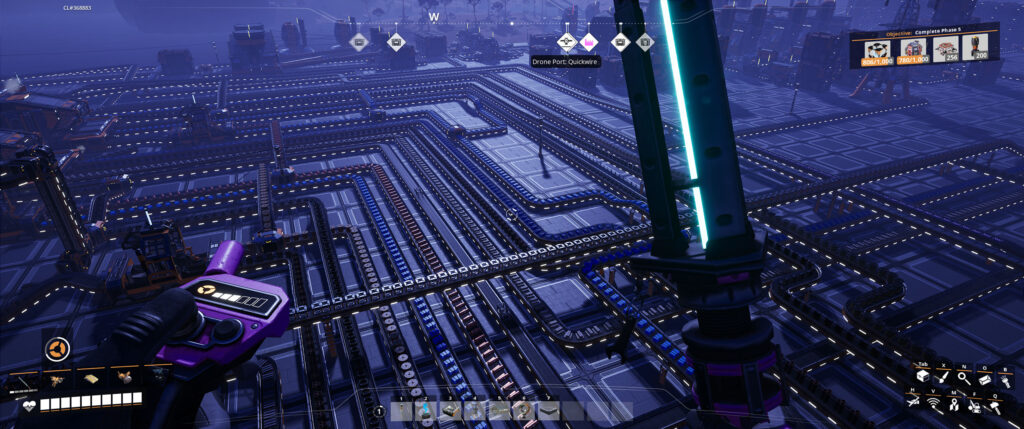Click the Drone Port Quickwire compass marker
The height and width of the screenshot is (429, 1024).
coord(566,42)
